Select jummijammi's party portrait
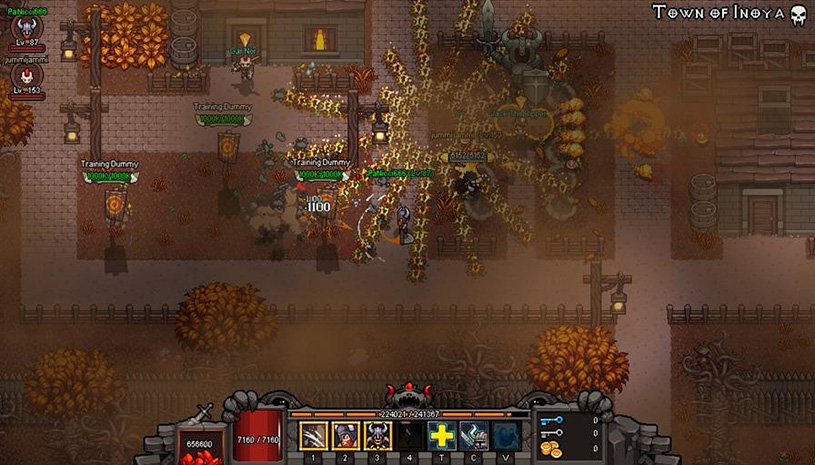Screen dimensions: 815x465 pos(25,76)
